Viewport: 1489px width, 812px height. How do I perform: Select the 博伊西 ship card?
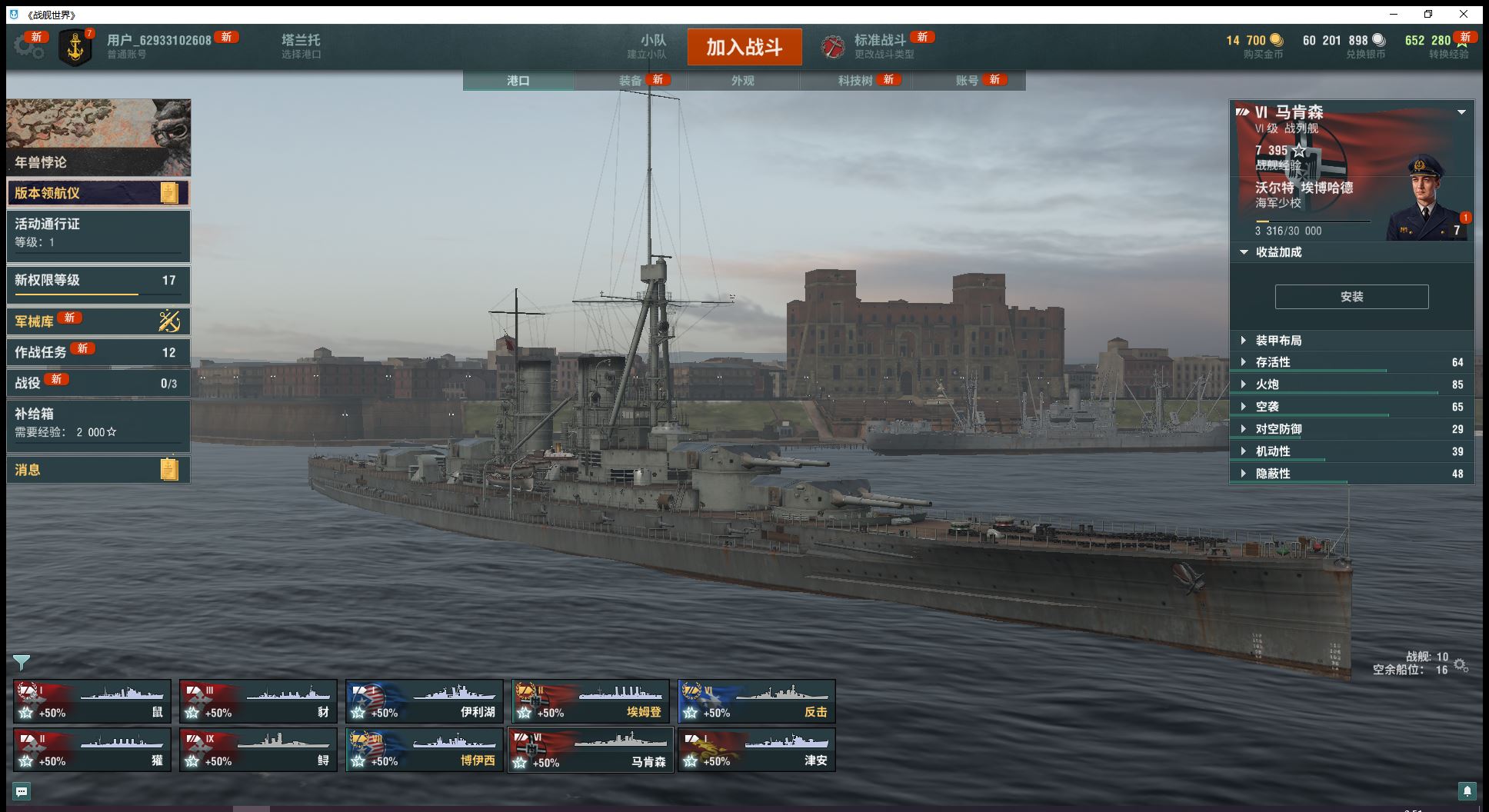424,750
